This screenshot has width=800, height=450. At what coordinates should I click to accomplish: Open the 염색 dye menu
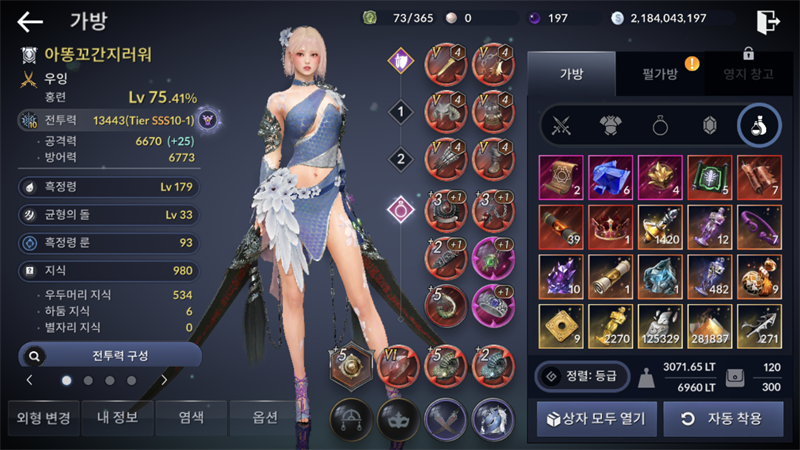[x=192, y=417]
